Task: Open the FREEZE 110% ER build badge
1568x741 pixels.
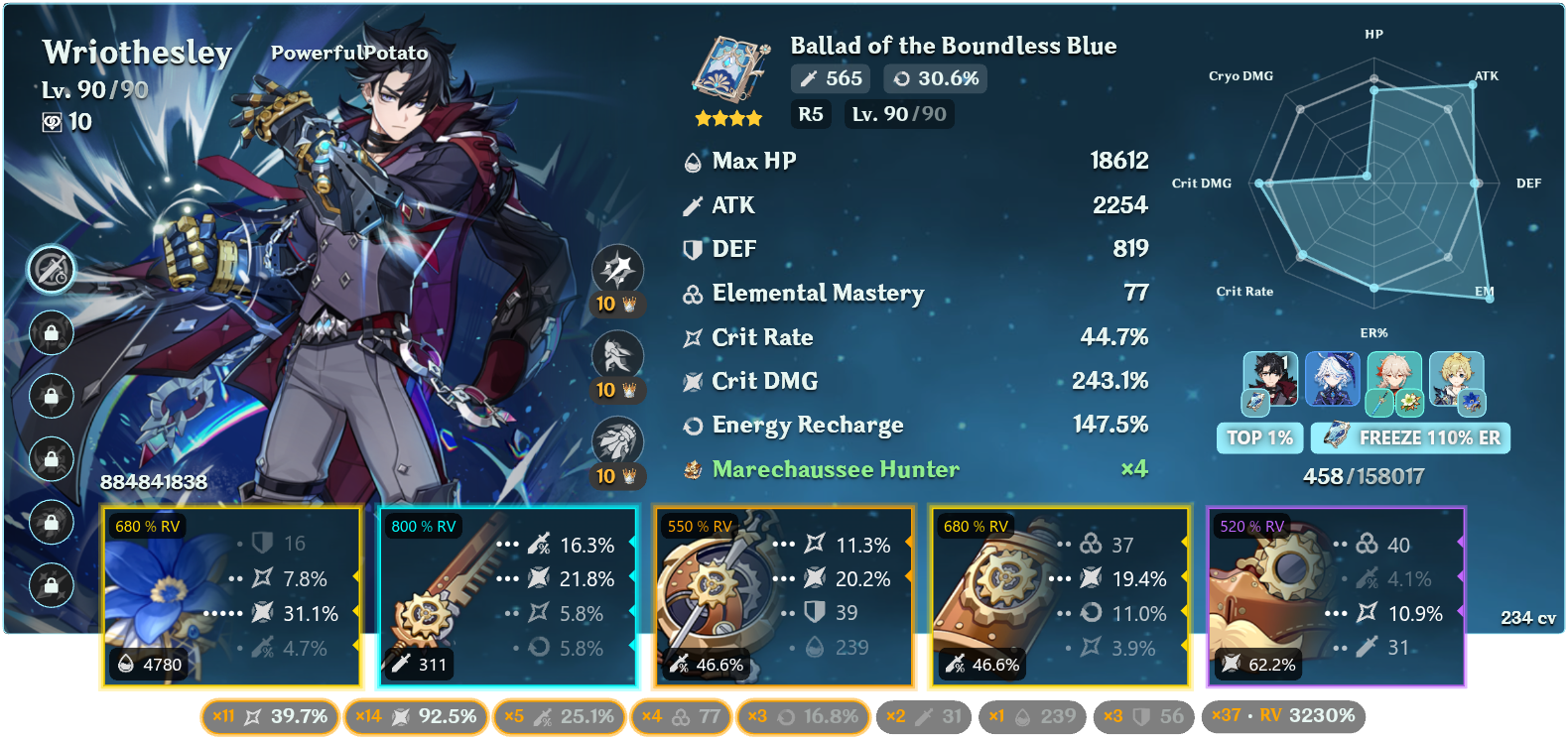Action: pos(1410,437)
